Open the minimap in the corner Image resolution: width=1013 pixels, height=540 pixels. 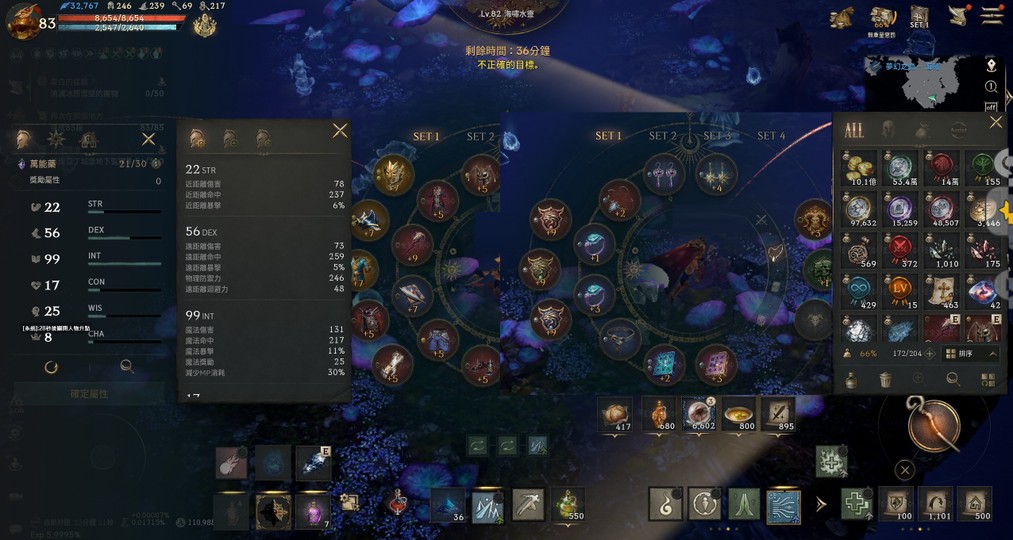[x=922, y=82]
